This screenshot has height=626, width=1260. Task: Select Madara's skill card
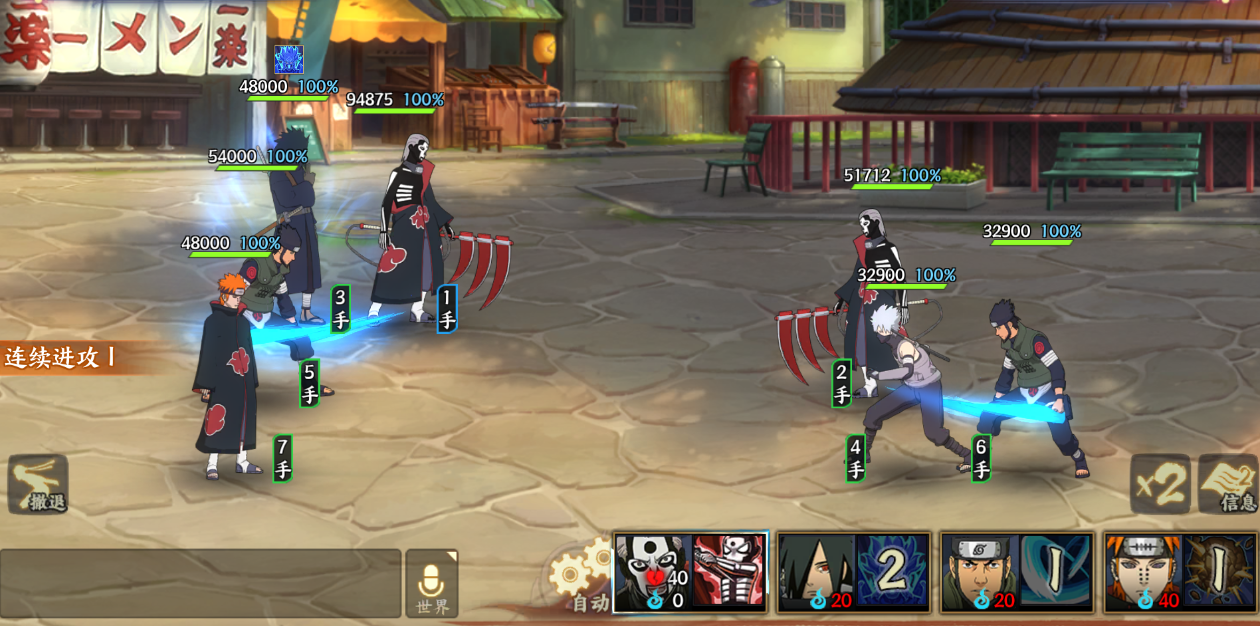tap(854, 572)
